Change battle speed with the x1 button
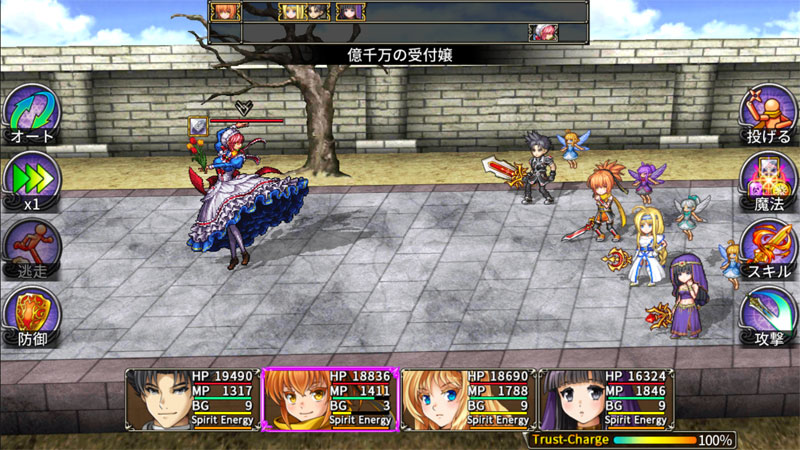 click(31, 179)
